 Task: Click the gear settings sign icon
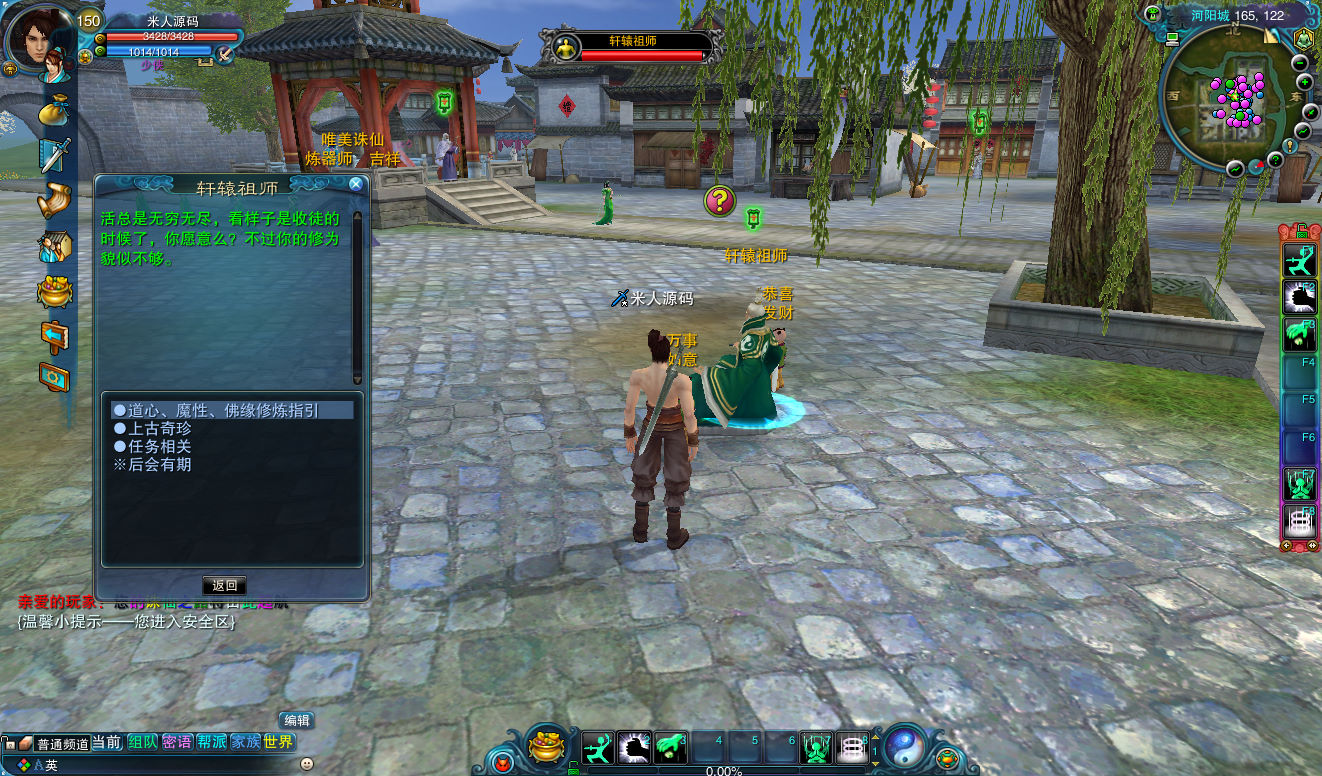click(x=54, y=377)
